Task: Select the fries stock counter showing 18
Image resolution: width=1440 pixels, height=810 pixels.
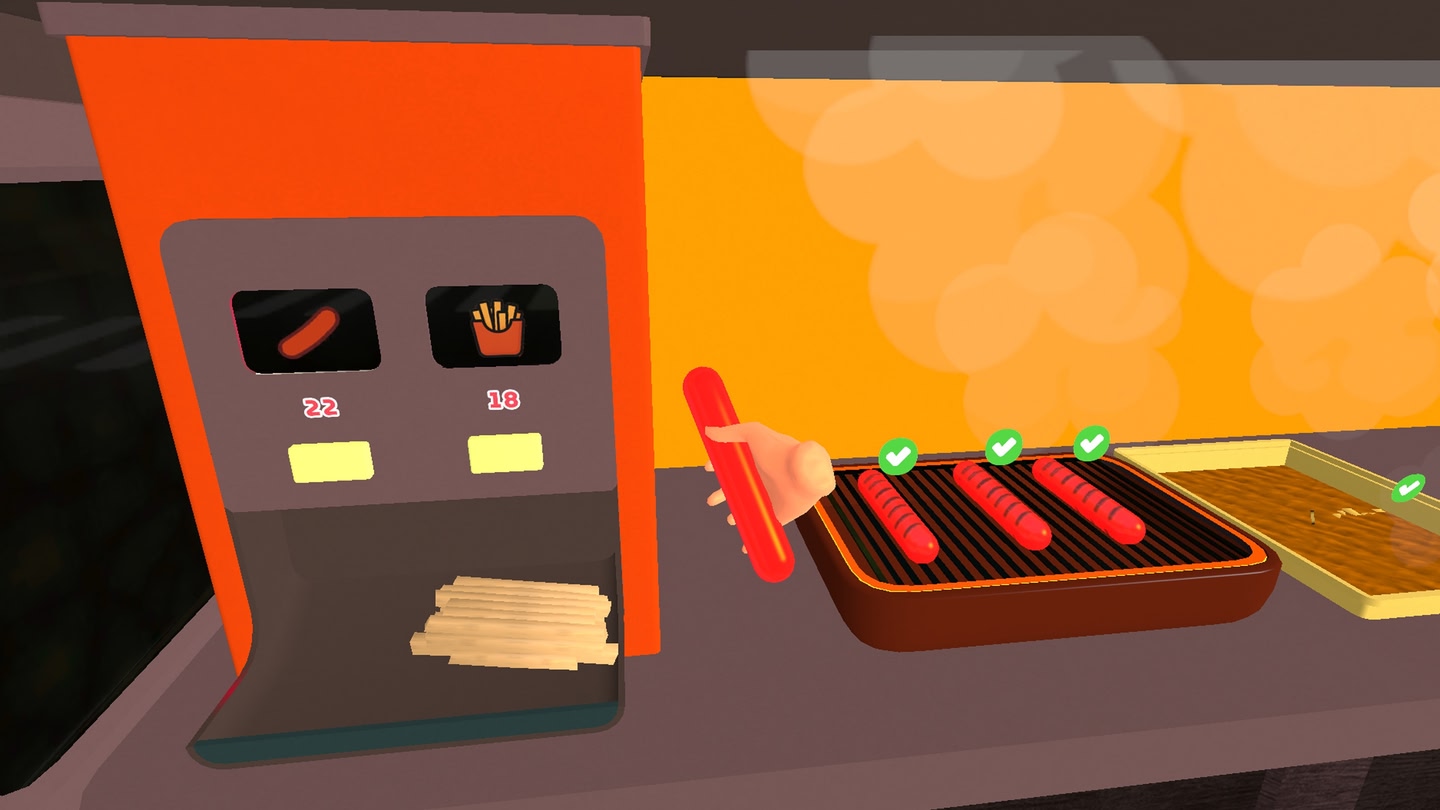Action: click(x=503, y=398)
